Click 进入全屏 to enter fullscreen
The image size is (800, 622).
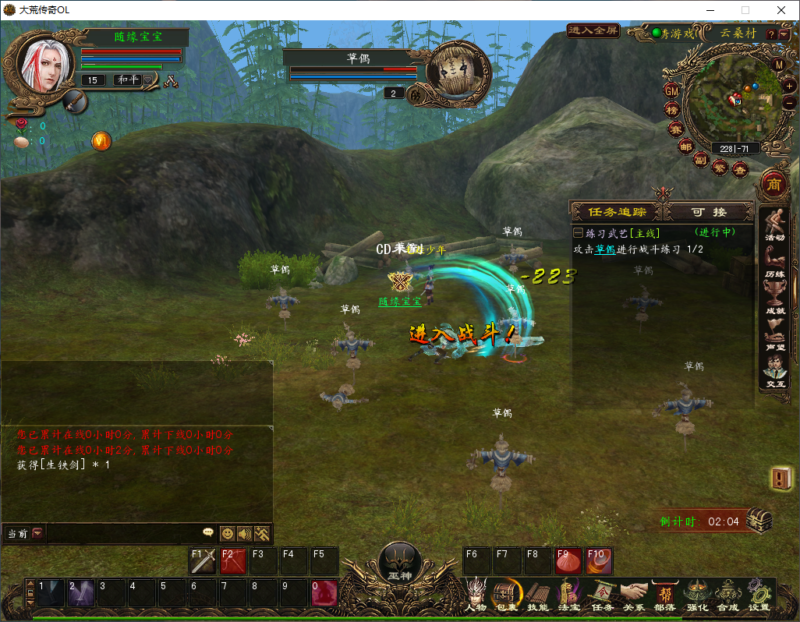point(593,31)
